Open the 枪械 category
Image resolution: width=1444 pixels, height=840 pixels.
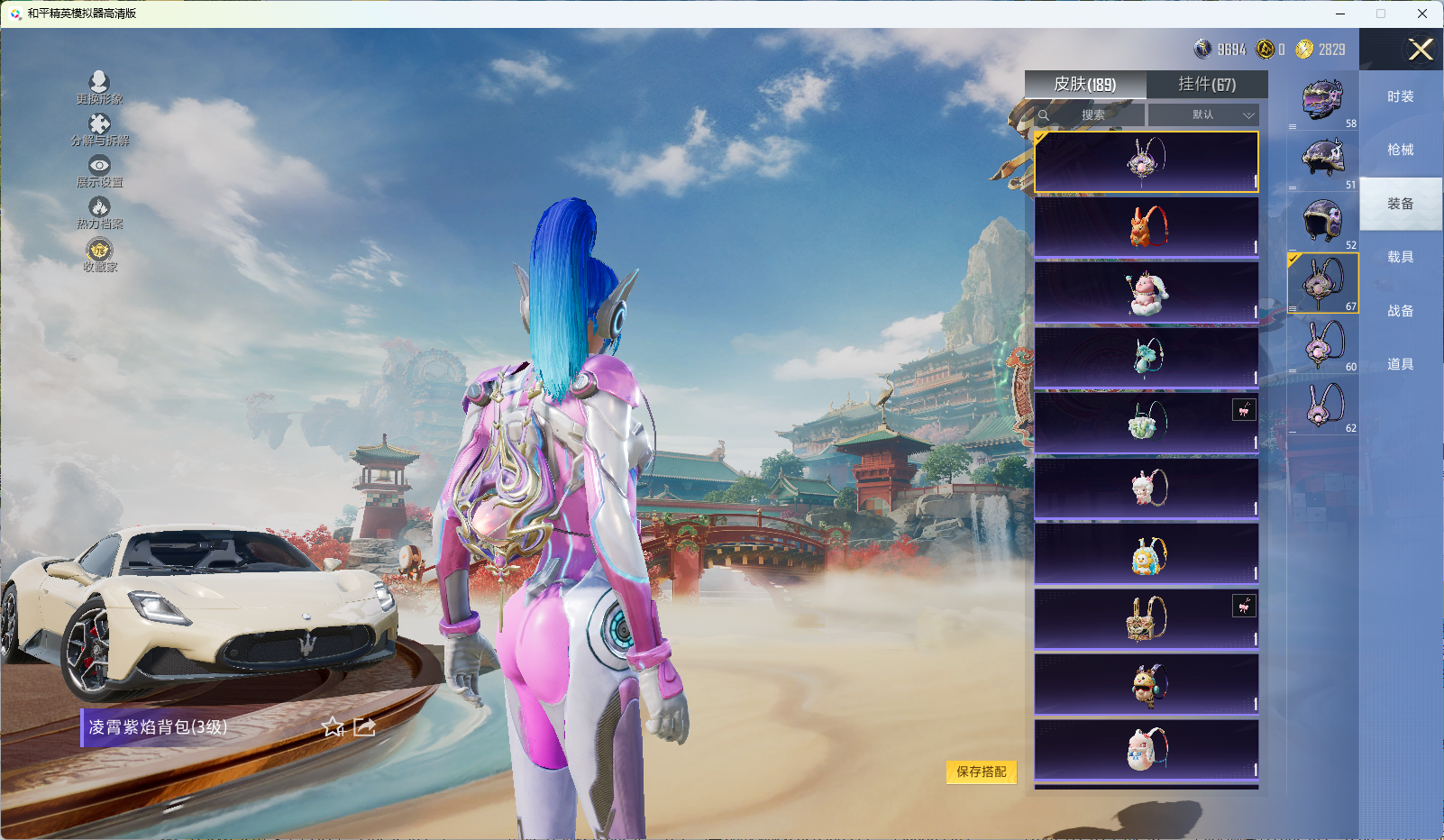click(x=1401, y=150)
